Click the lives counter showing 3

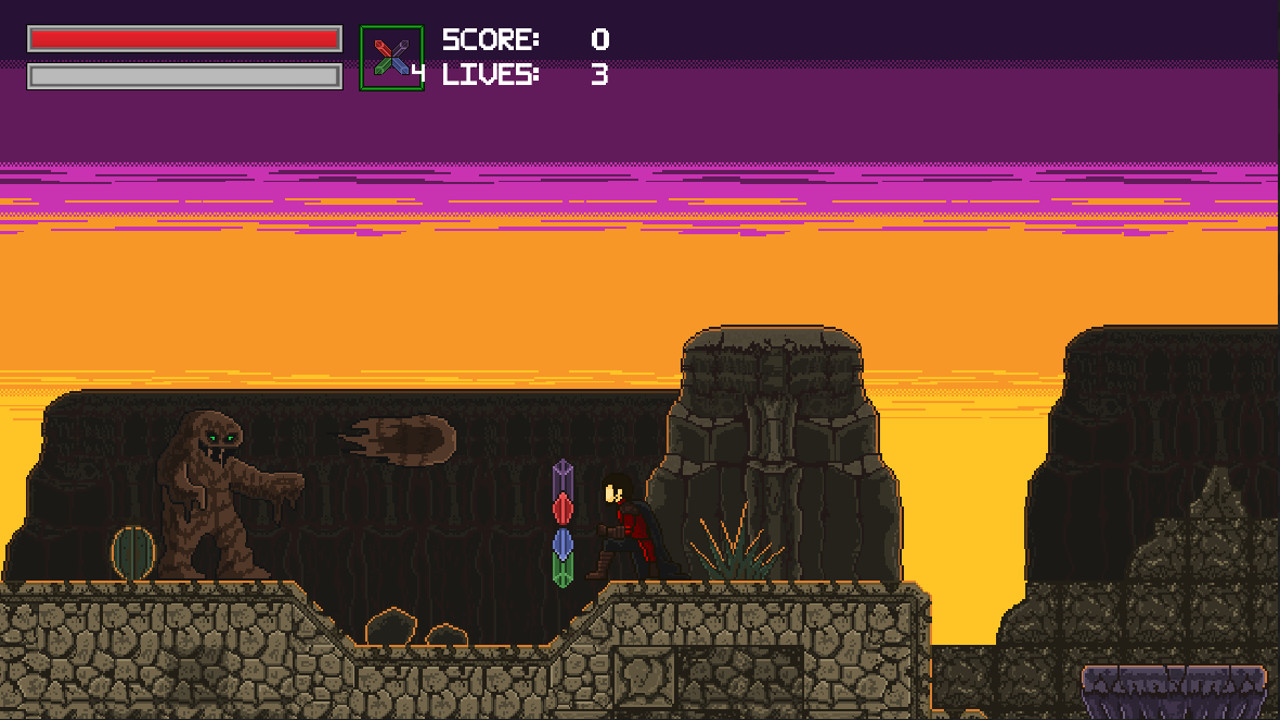pos(601,72)
